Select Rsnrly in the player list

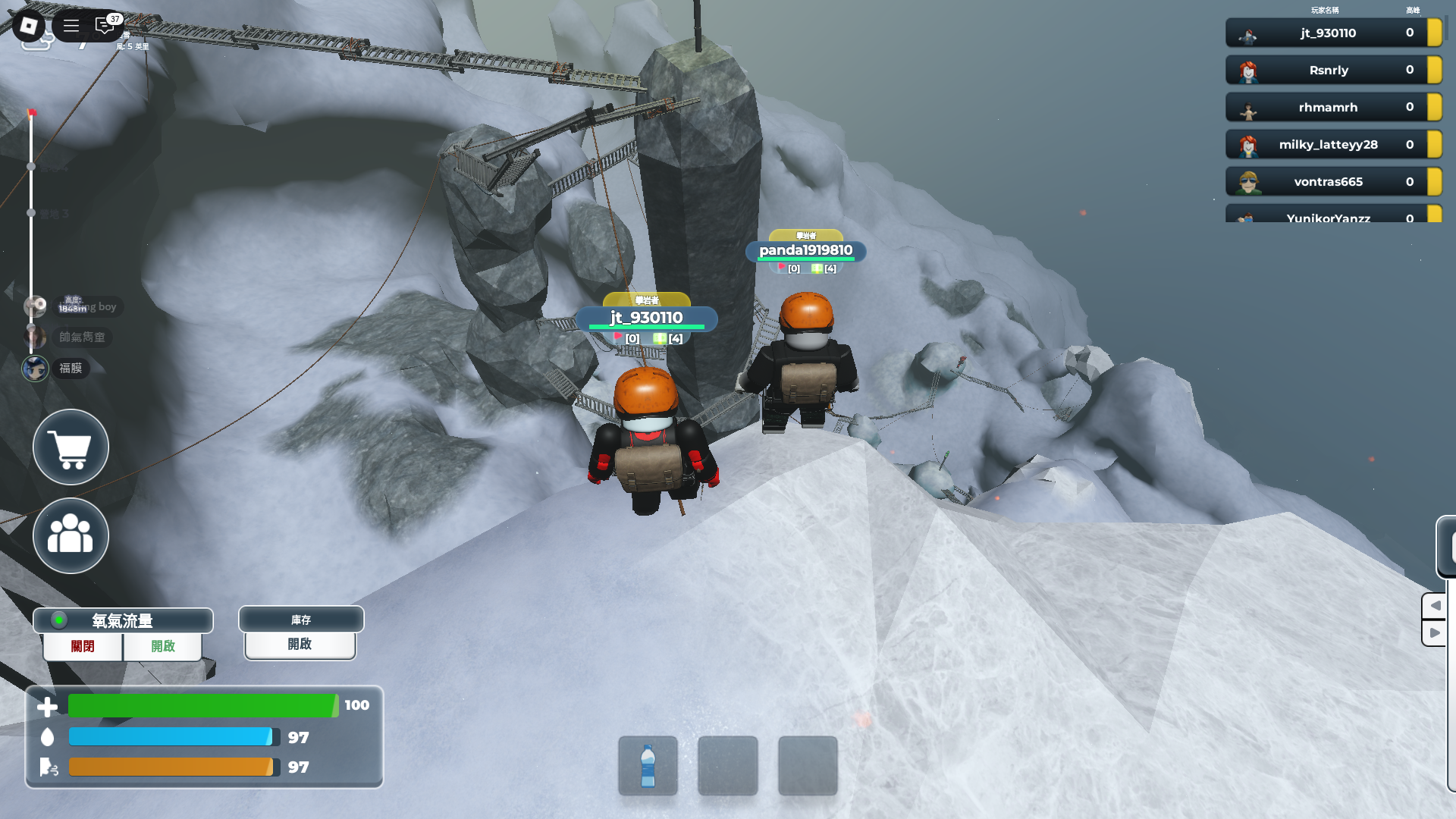(1328, 70)
